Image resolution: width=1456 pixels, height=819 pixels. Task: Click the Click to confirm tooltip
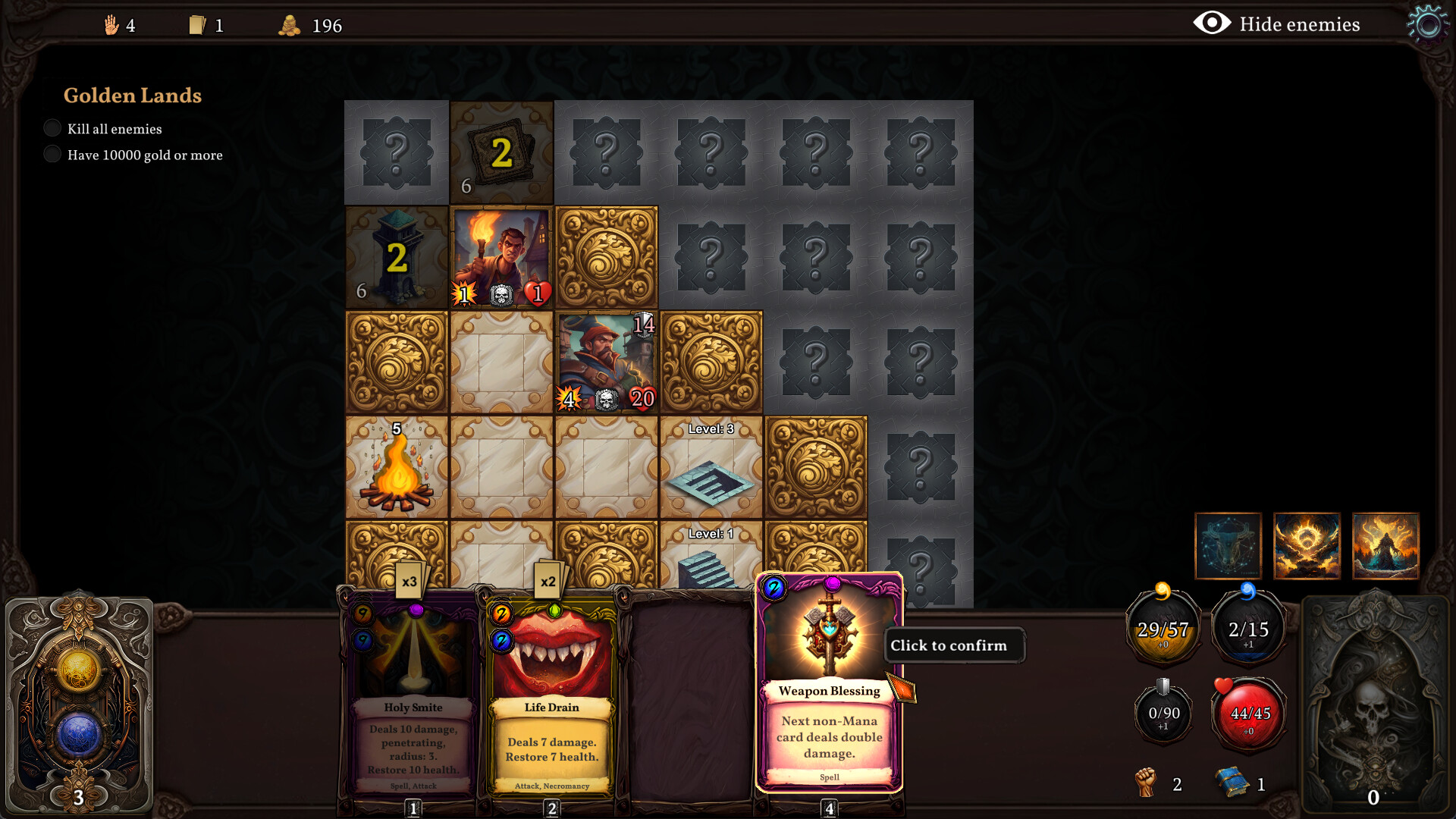(954, 645)
